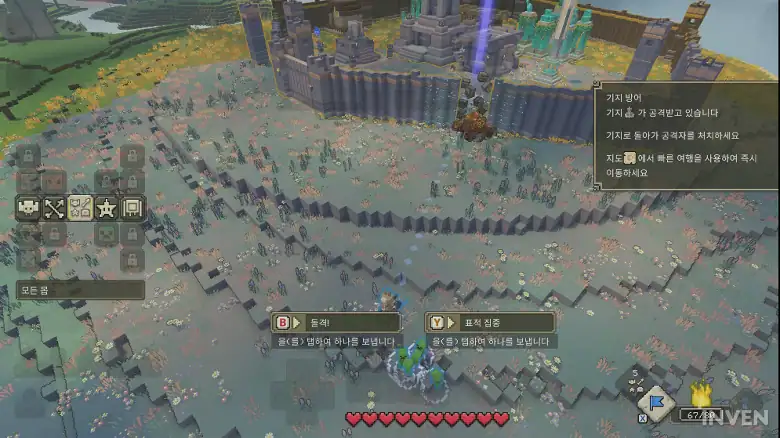
Task: Pick the star special mobs icon
Action: coord(107,208)
